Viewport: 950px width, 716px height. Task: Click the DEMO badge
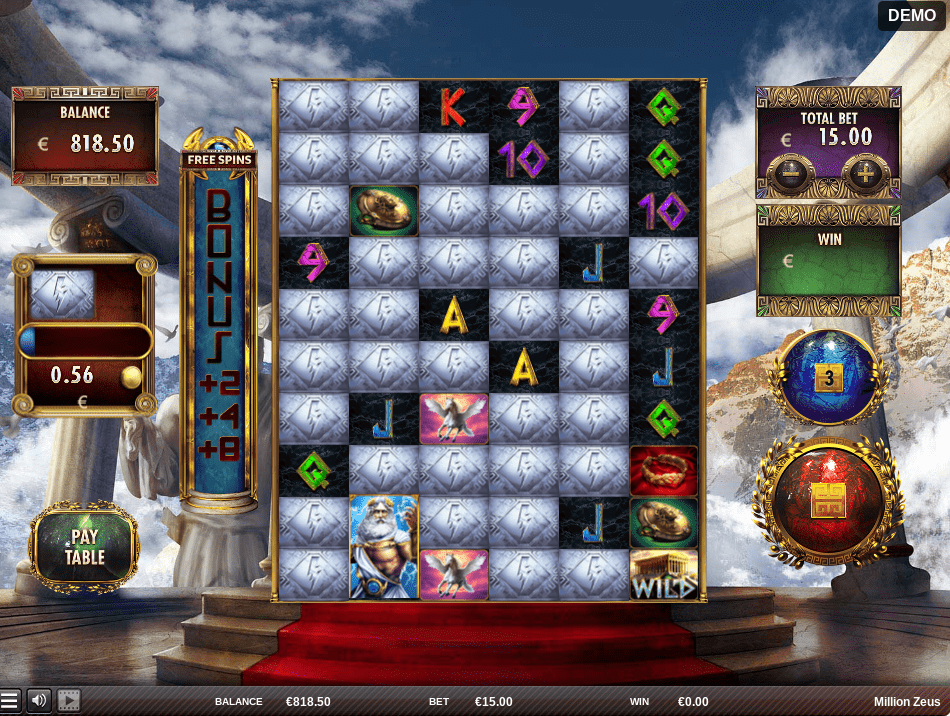[911, 15]
